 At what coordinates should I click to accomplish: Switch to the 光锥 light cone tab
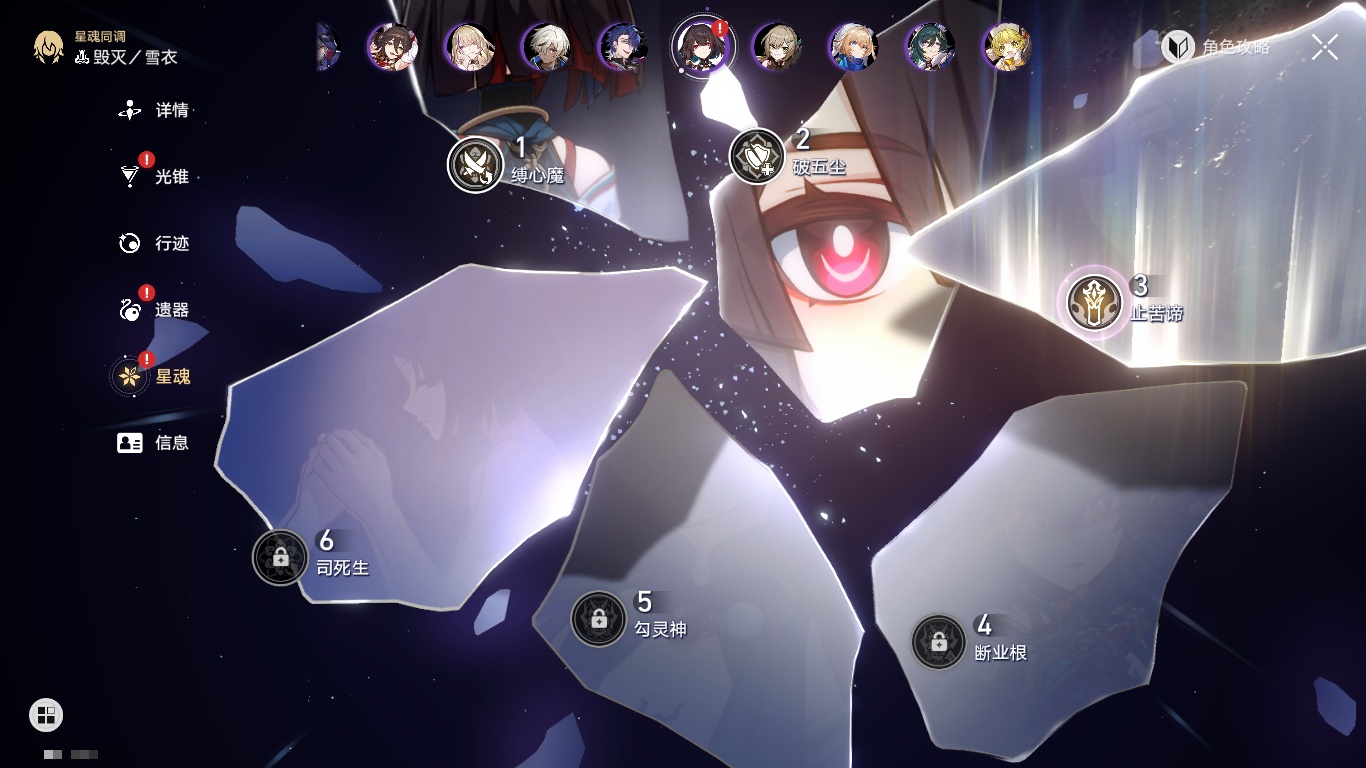click(155, 177)
